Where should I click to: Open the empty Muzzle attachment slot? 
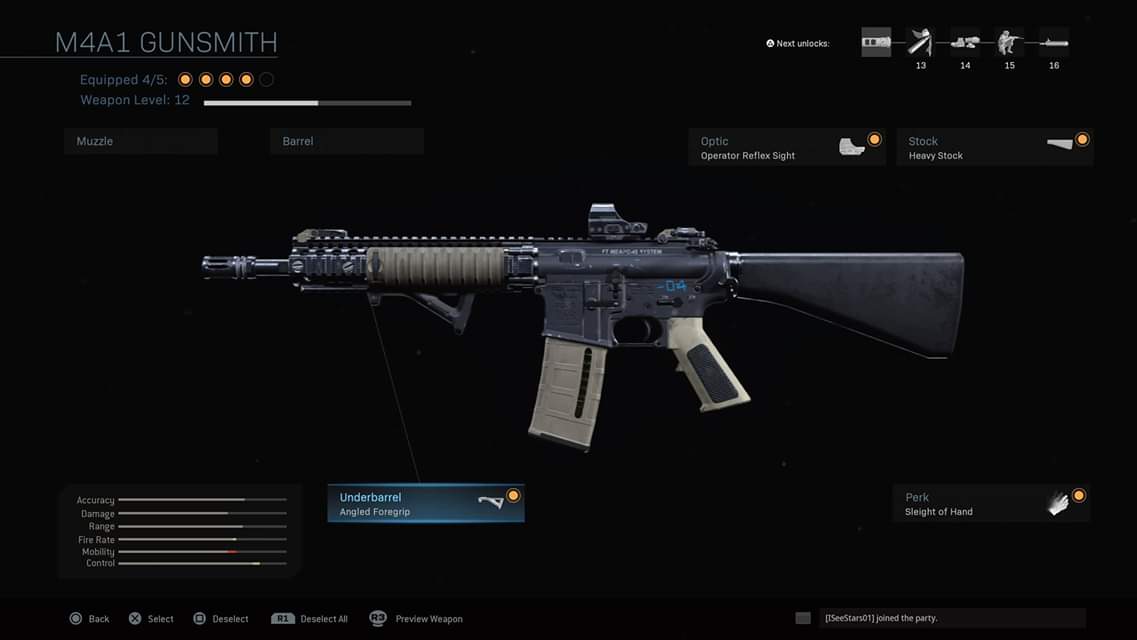(140, 141)
